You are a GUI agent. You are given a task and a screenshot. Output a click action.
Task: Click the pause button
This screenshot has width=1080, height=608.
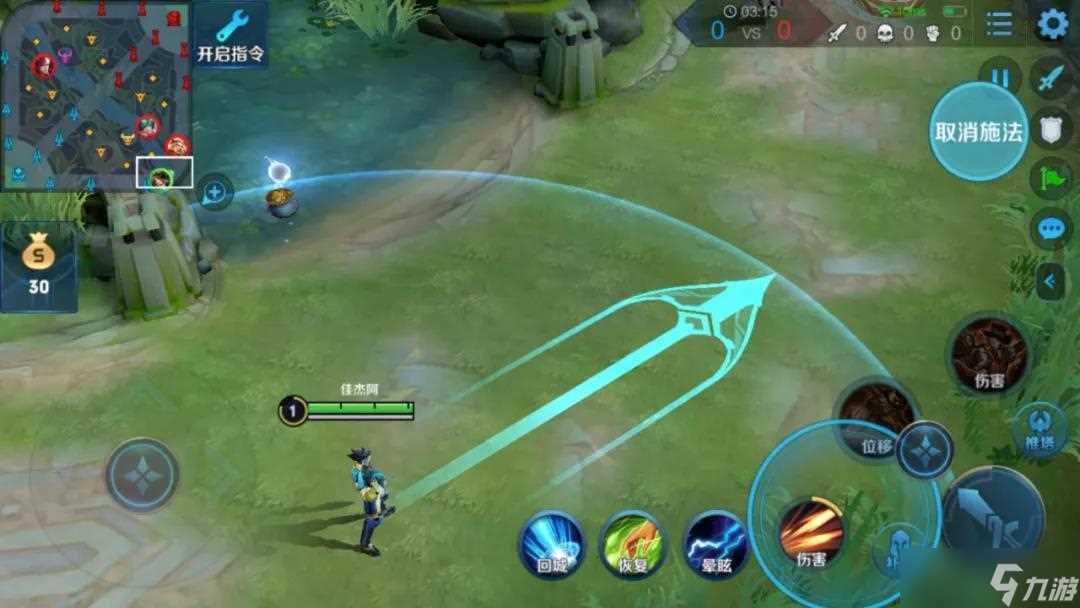coord(999,76)
